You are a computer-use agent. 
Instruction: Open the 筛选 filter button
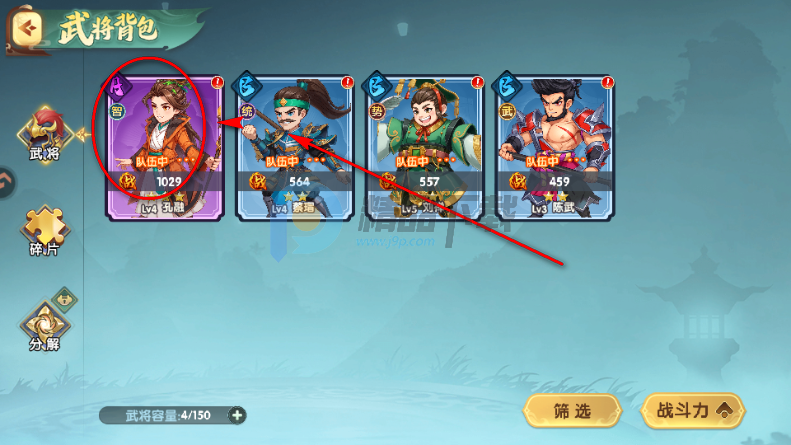pos(572,410)
